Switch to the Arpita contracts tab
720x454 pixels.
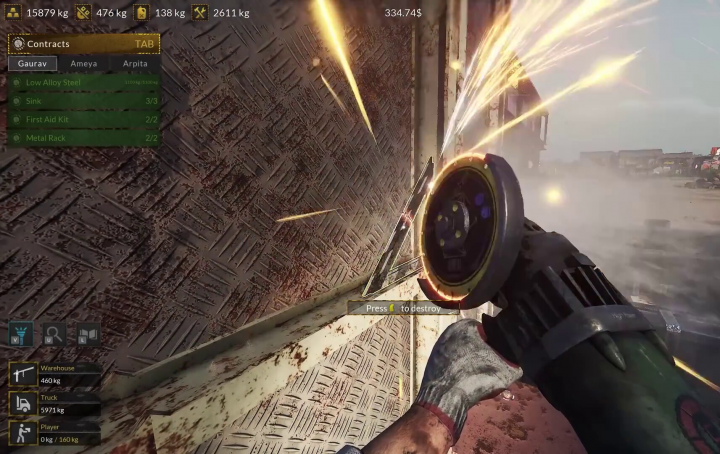tap(135, 63)
